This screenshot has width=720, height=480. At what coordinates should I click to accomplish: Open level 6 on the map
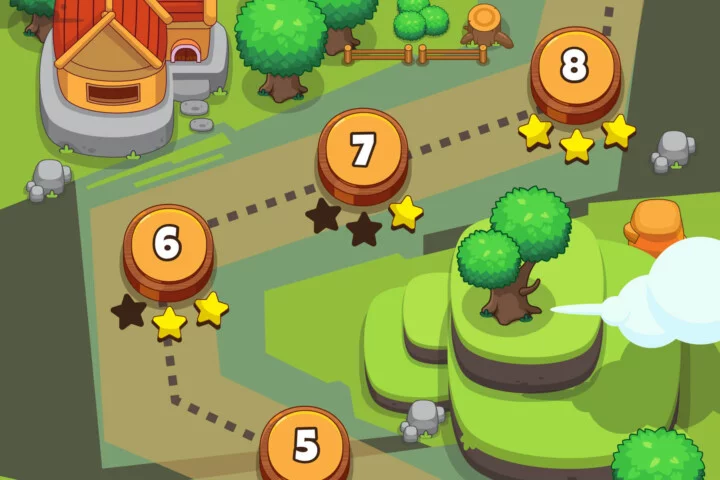(x=168, y=245)
